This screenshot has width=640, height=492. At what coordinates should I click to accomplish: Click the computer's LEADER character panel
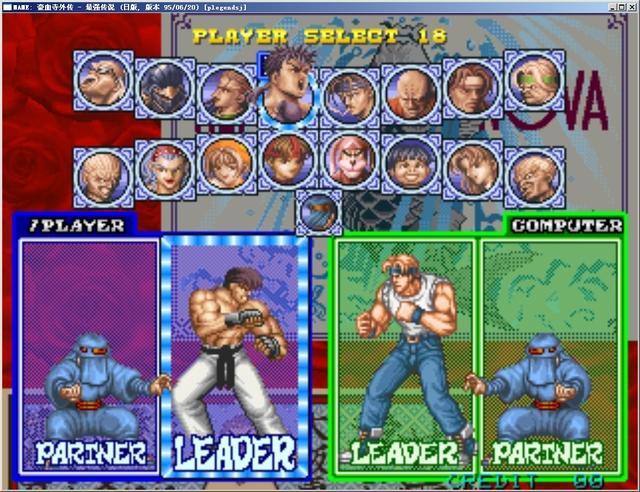click(404, 355)
